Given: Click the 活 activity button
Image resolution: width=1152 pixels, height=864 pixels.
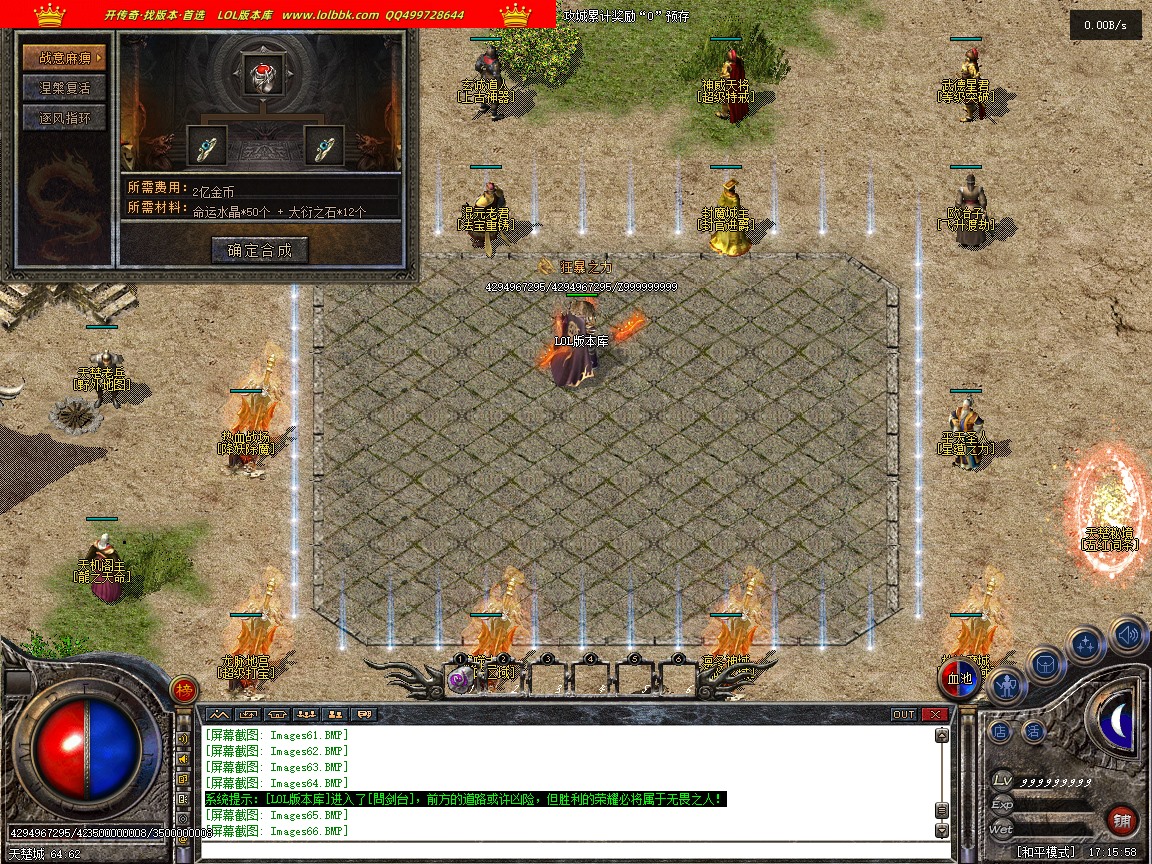Looking at the screenshot, I should tap(1033, 732).
